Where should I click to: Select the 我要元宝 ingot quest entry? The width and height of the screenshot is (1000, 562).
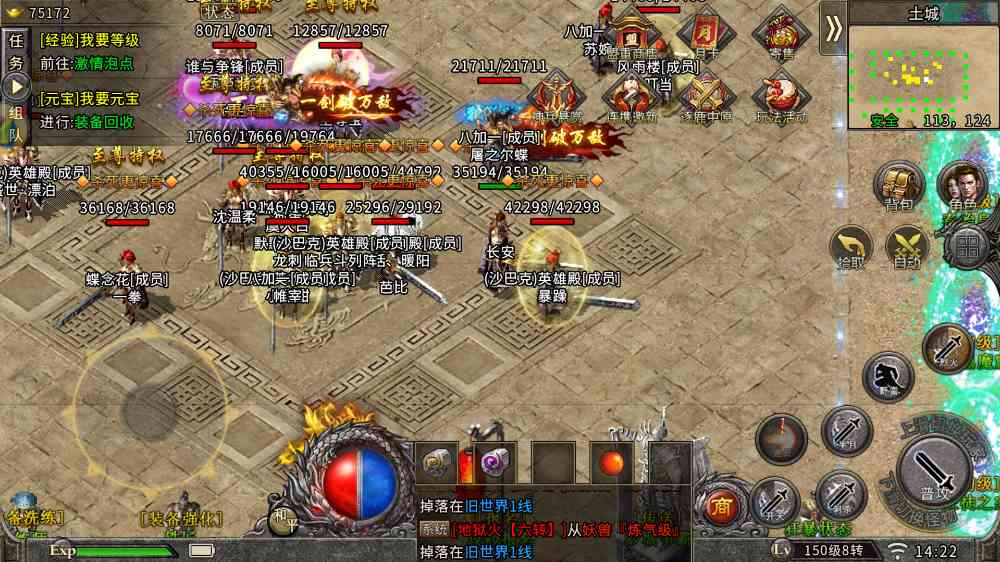tap(90, 99)
